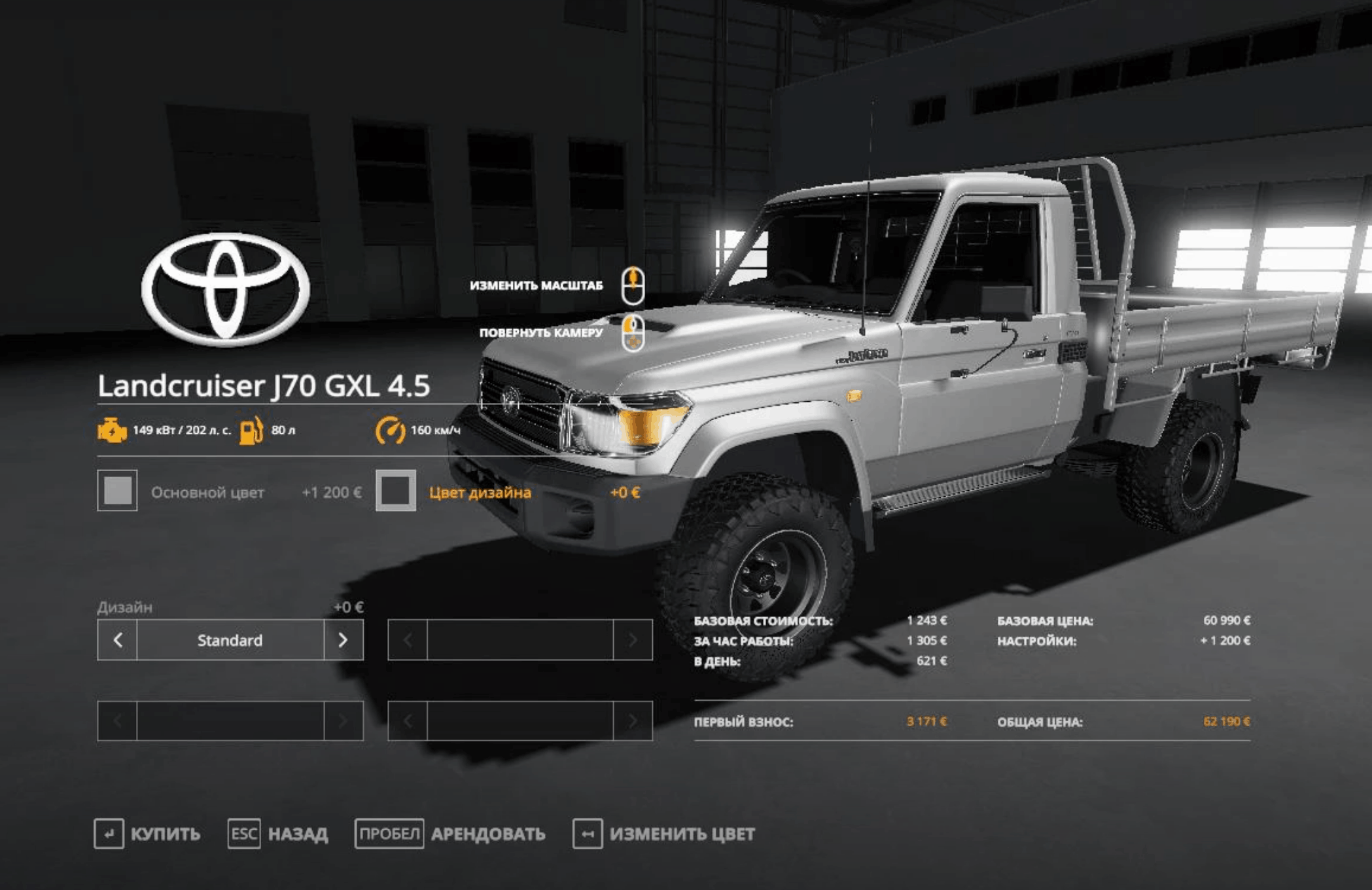Click the Дизайн section label
This screenshot has height=890, width=1372.
[123, 607]
